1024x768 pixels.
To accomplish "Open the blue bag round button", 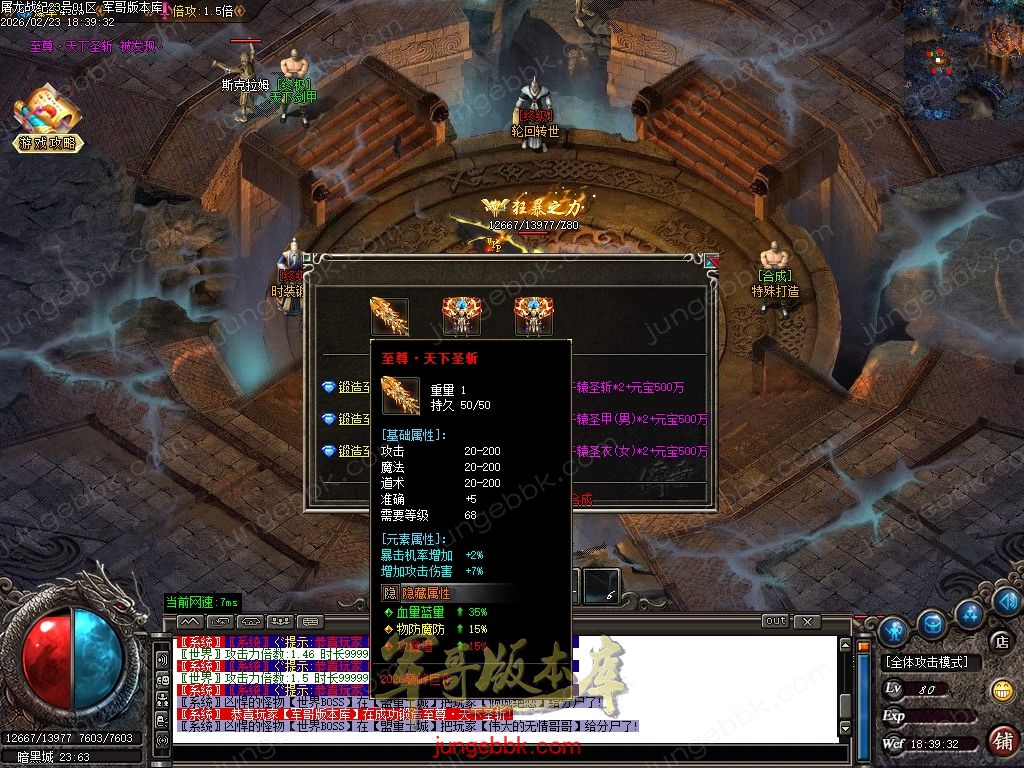I will (x=933, y=622).
